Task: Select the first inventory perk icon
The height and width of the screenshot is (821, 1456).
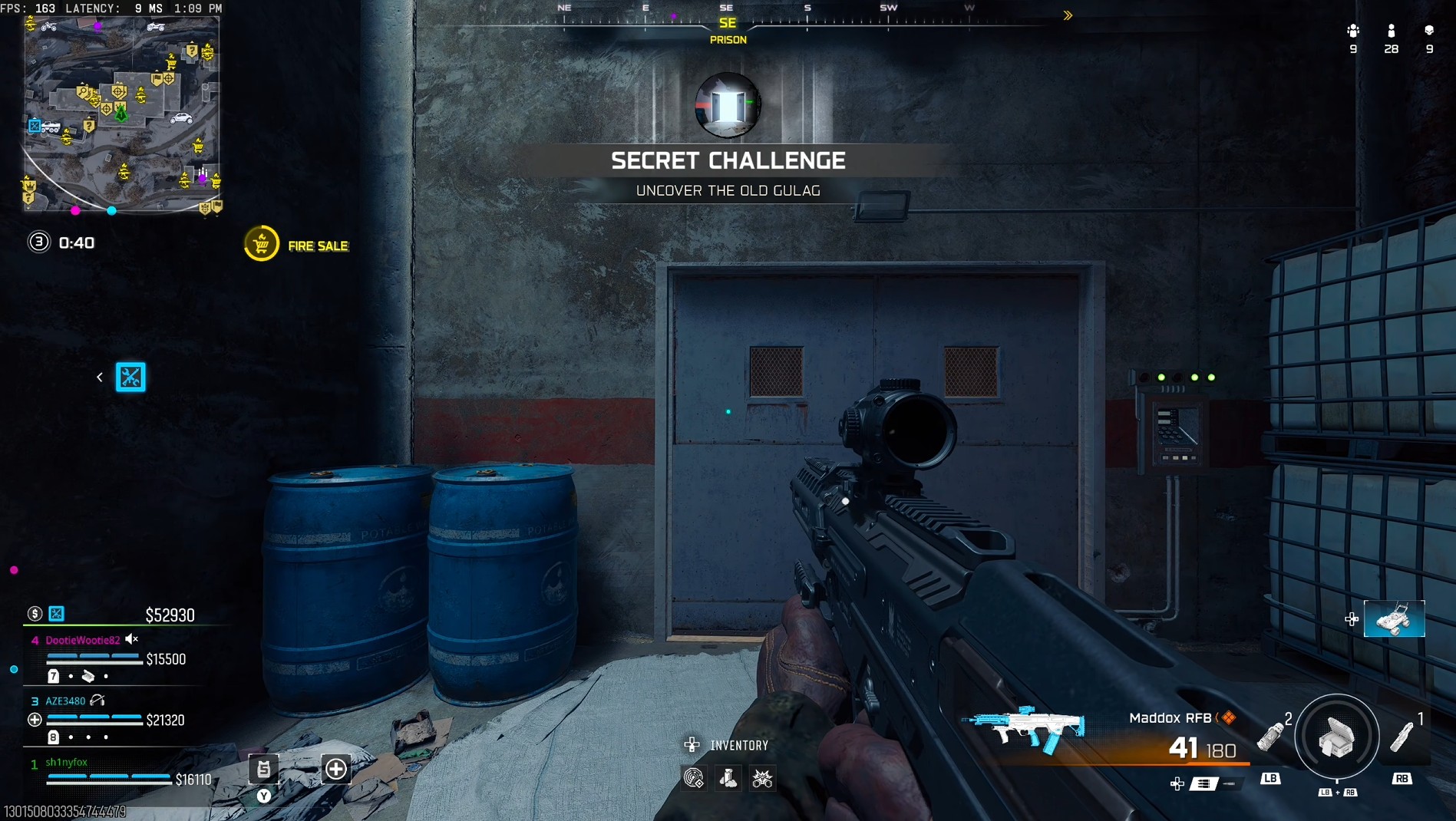Action: (x=694, y=779)
